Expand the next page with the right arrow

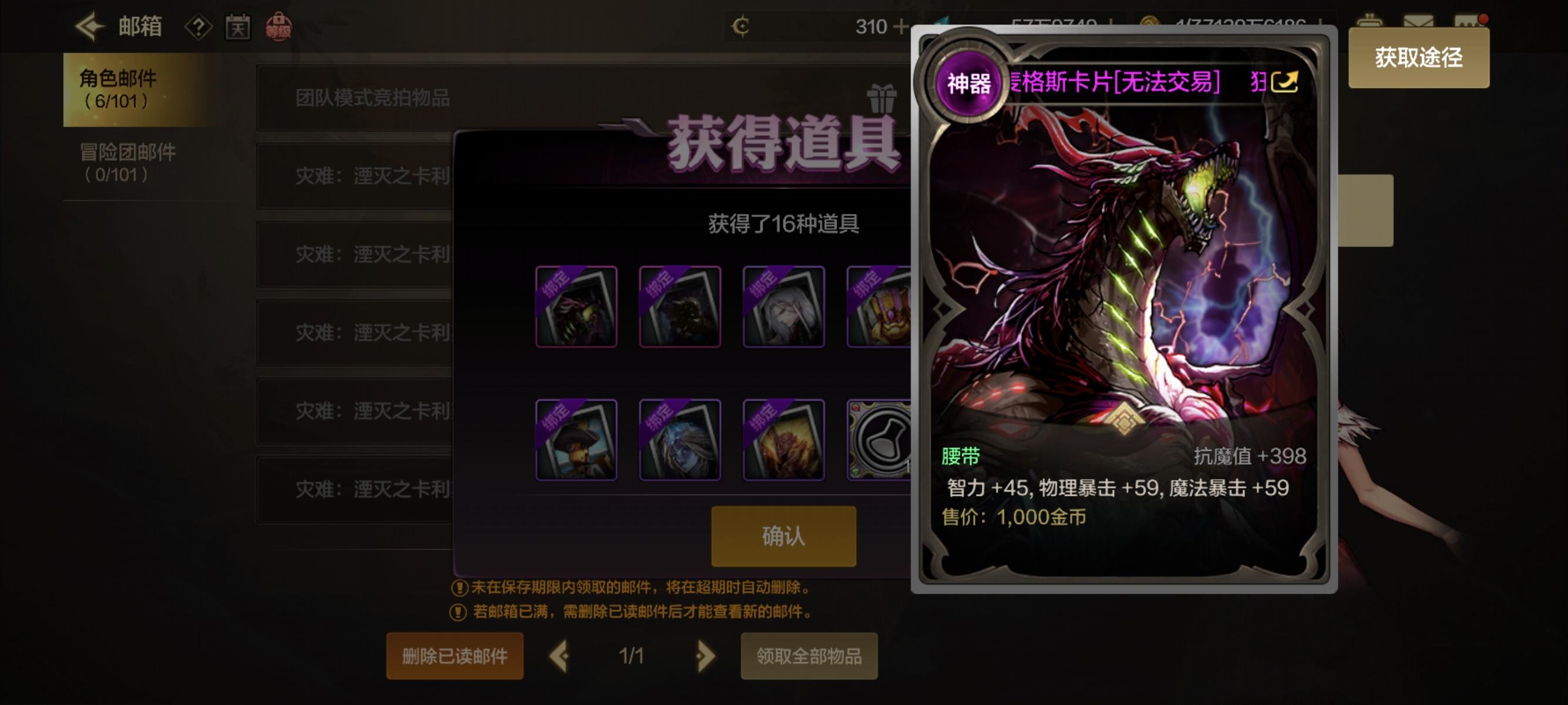pyautogui.click(x=706, y=656)
